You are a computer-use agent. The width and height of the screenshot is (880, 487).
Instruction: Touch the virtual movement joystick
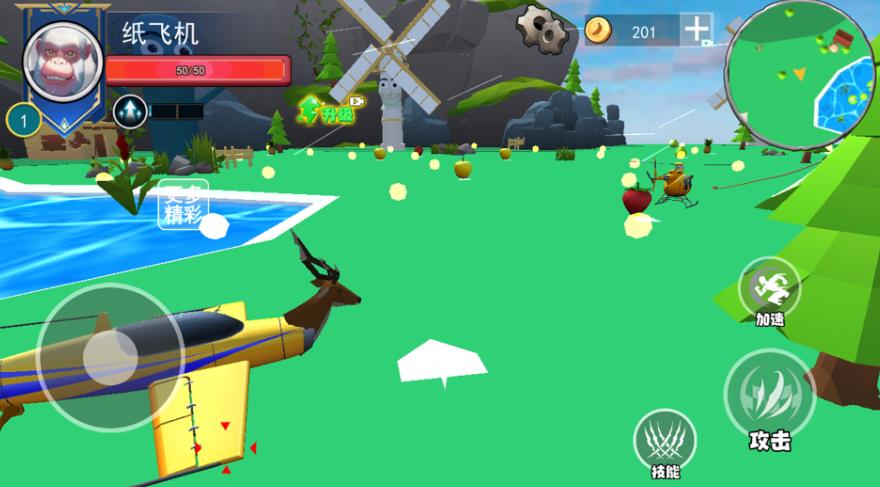[110, 357]
